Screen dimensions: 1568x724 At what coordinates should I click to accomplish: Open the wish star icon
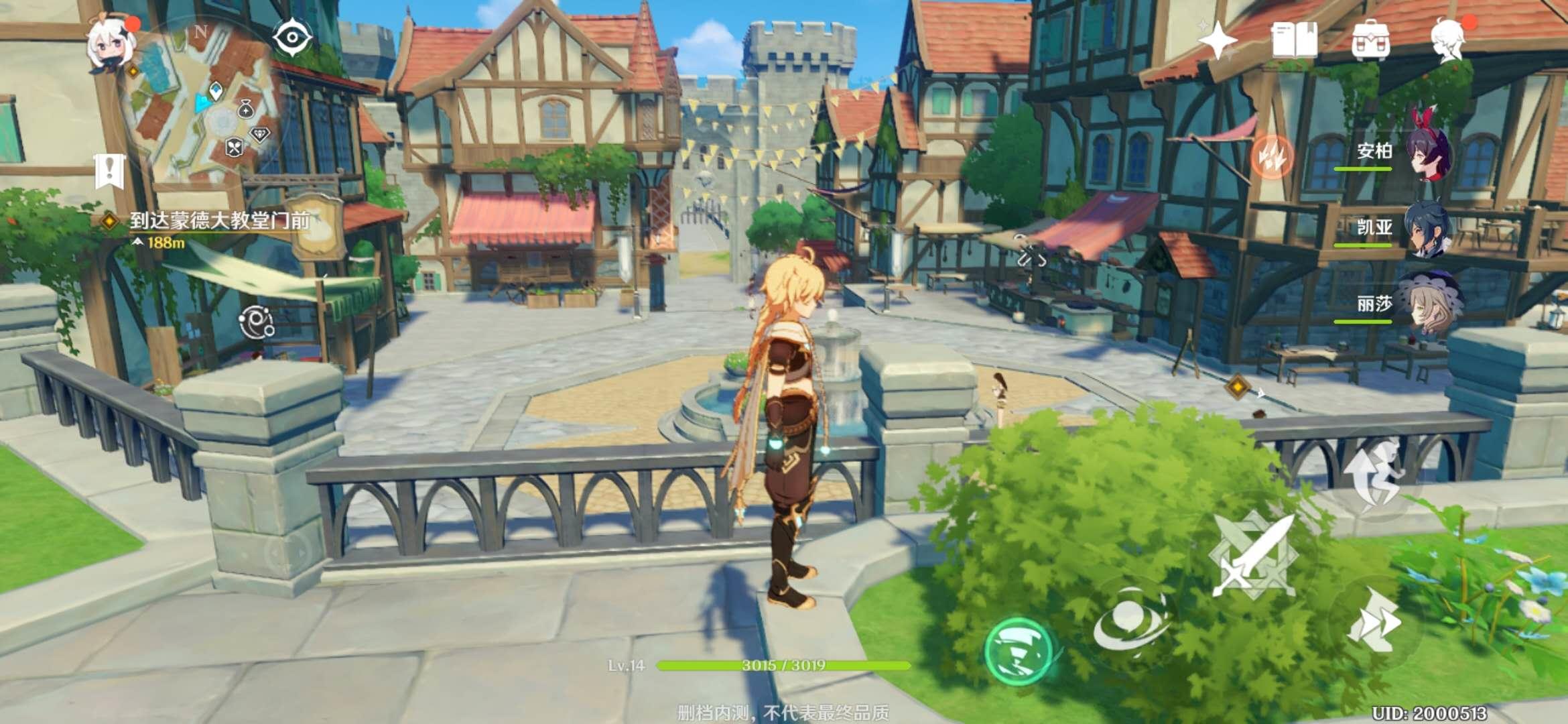1218,39
